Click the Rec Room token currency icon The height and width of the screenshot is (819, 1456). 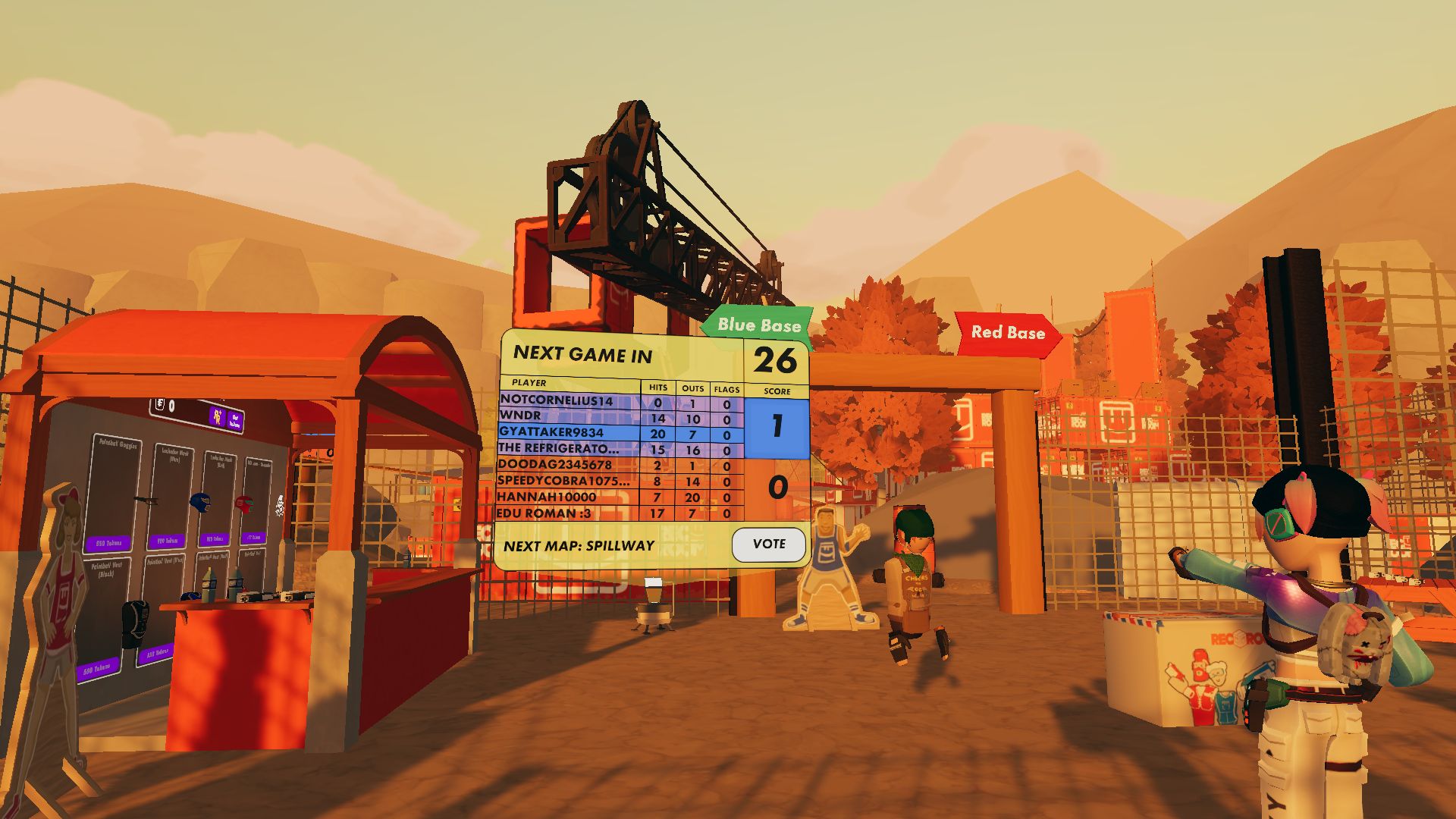(x=159, y=405)
